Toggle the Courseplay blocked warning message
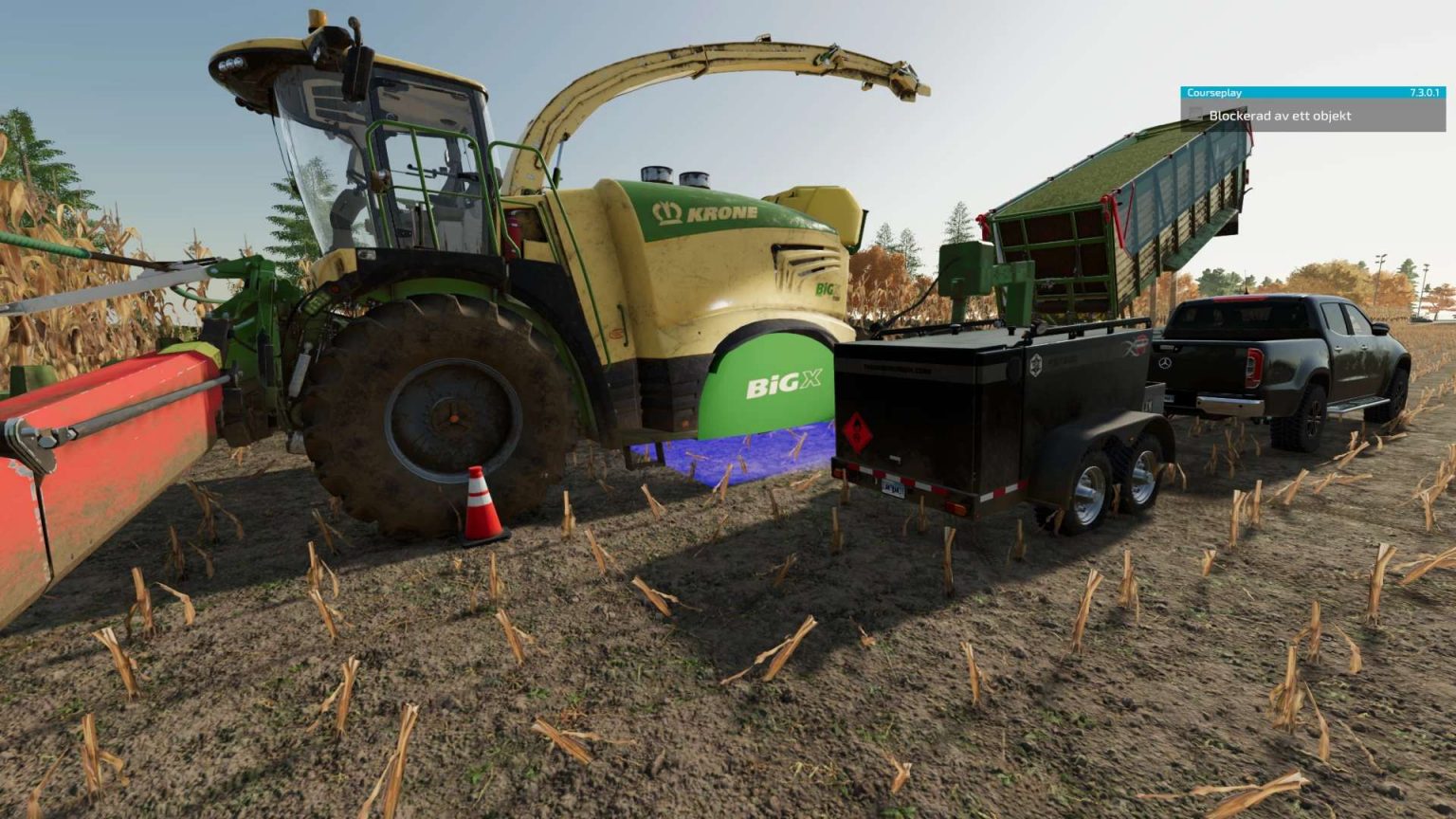This screenshot has width=1456, height=819. (1278, 114)
